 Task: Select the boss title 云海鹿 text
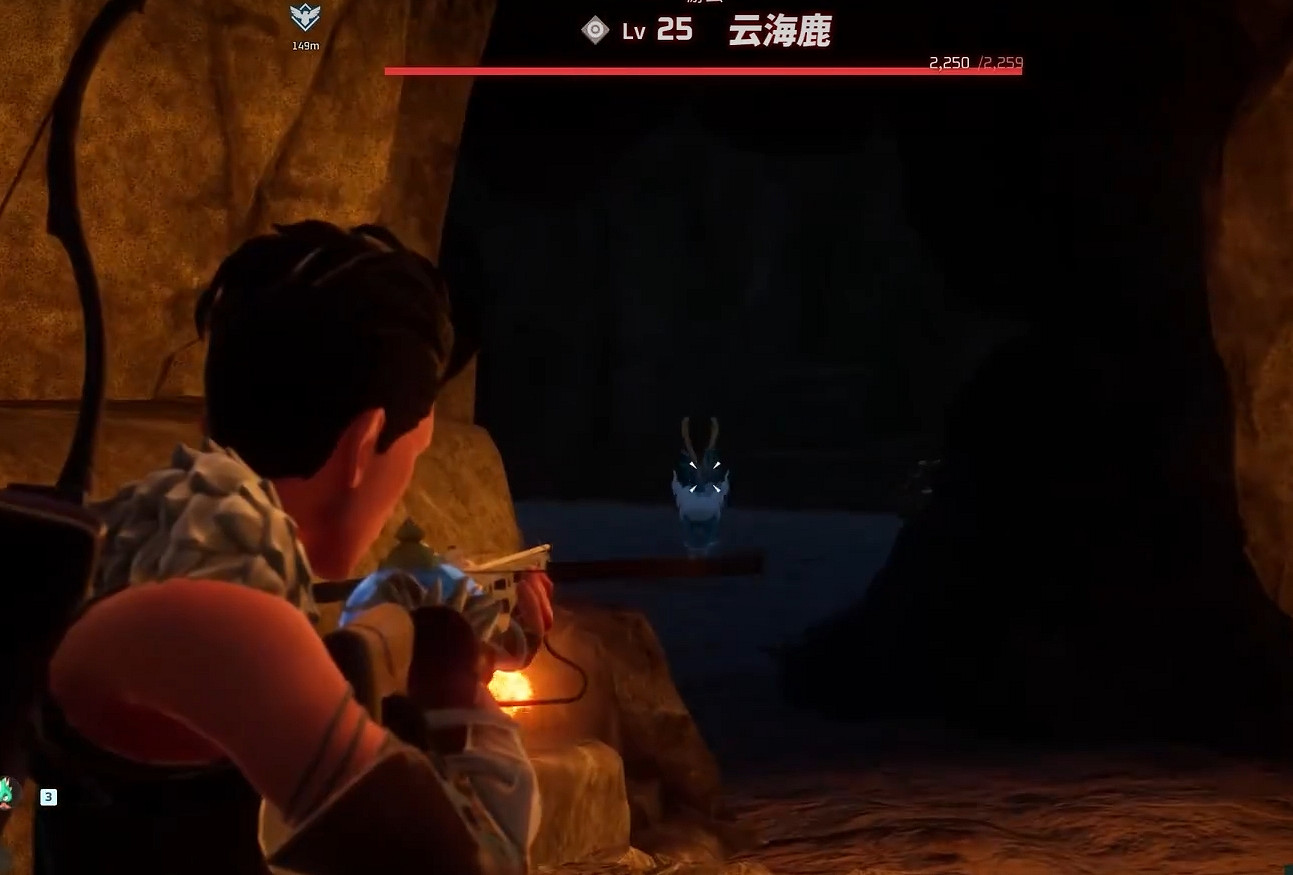(x=779, y=32)
